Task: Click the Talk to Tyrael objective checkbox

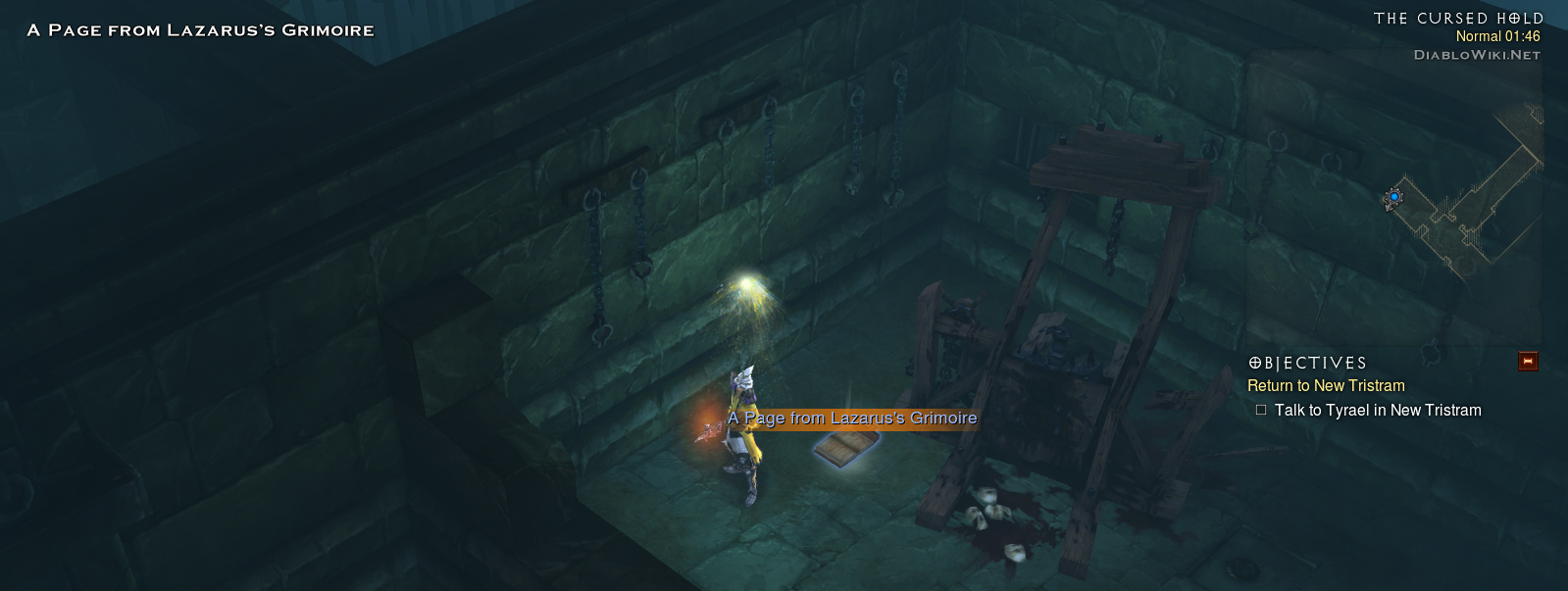Action: coord(1261,411)
